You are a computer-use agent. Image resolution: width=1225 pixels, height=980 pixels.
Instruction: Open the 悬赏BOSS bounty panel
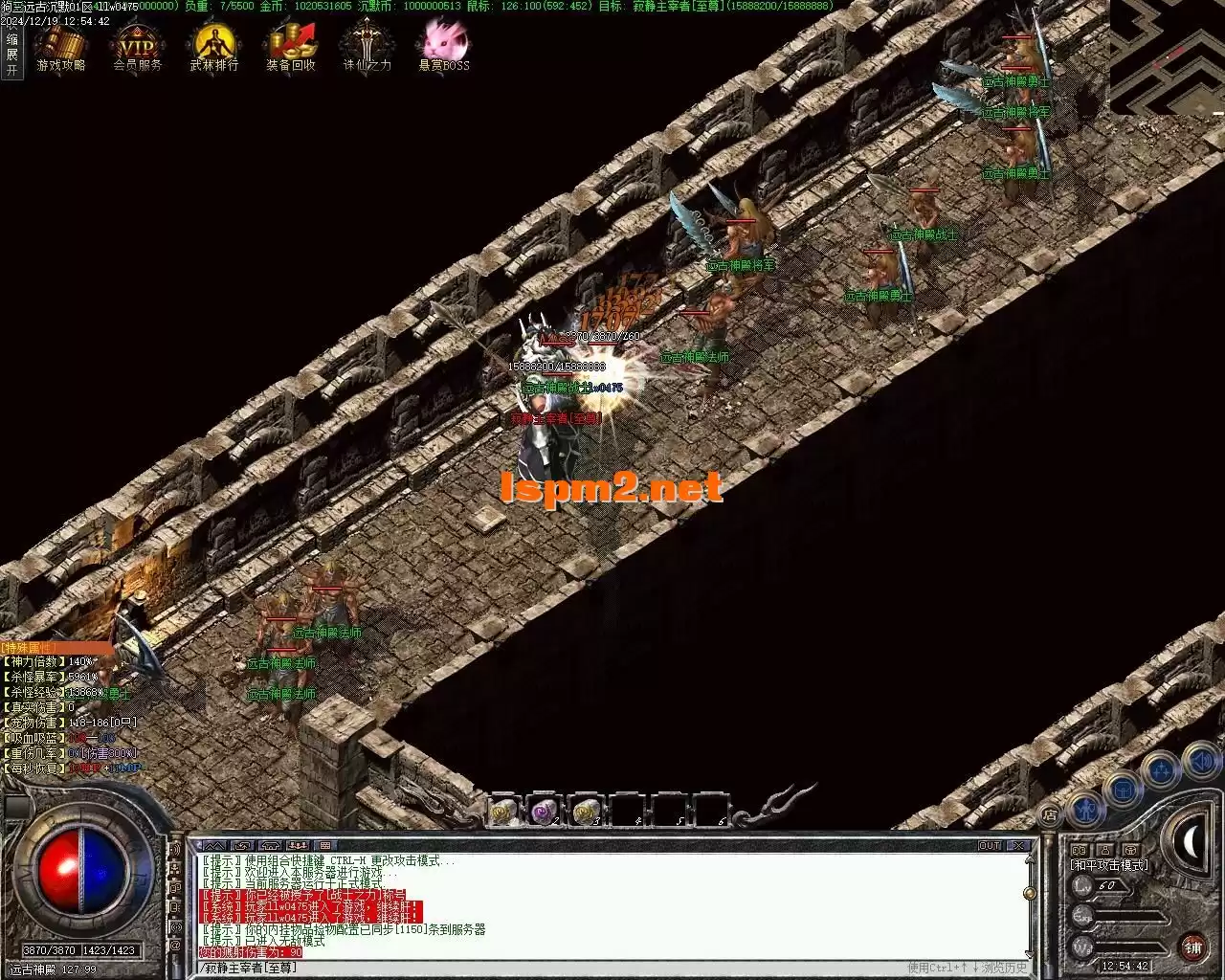click(444, 46)
